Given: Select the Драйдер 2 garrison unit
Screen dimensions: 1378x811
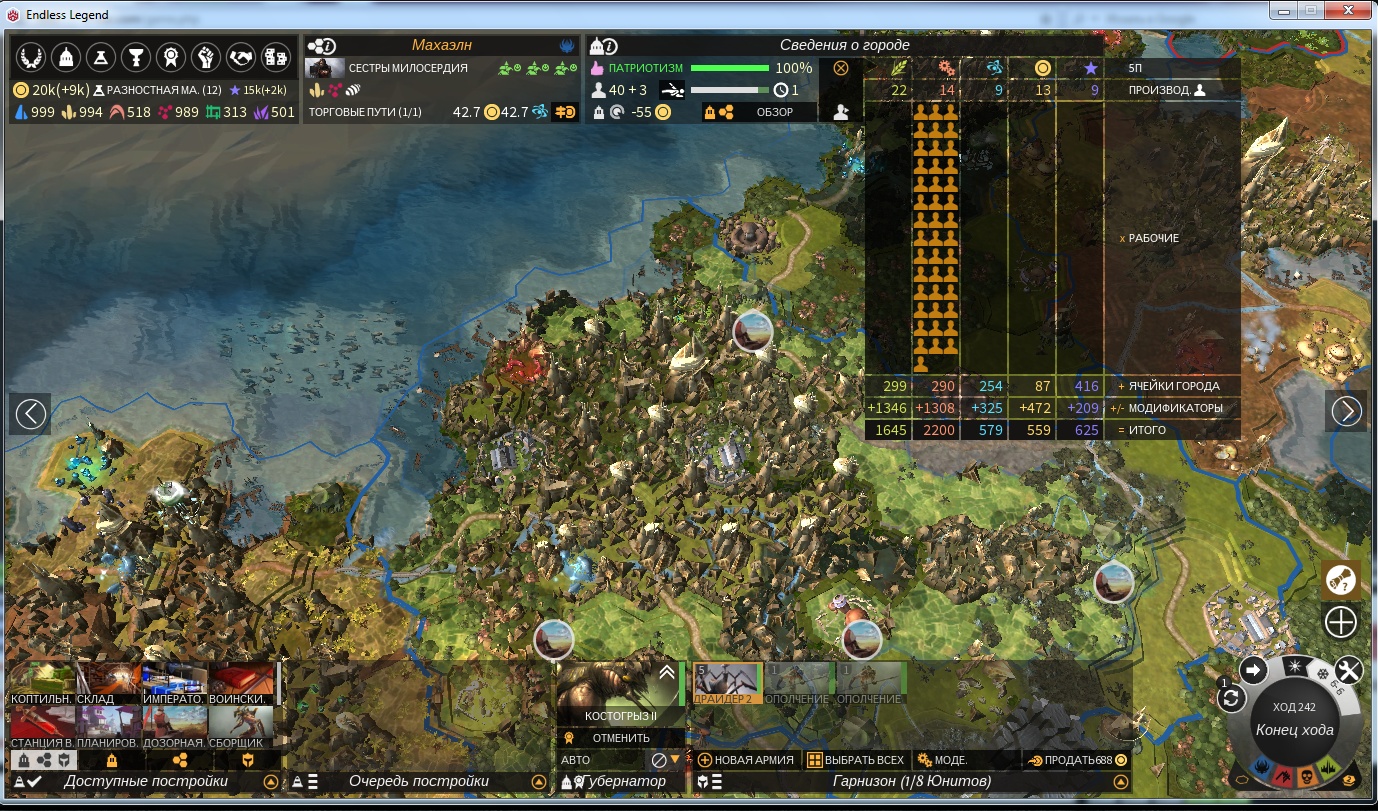Looking at the screenshot, I should [x=728, y=684].
